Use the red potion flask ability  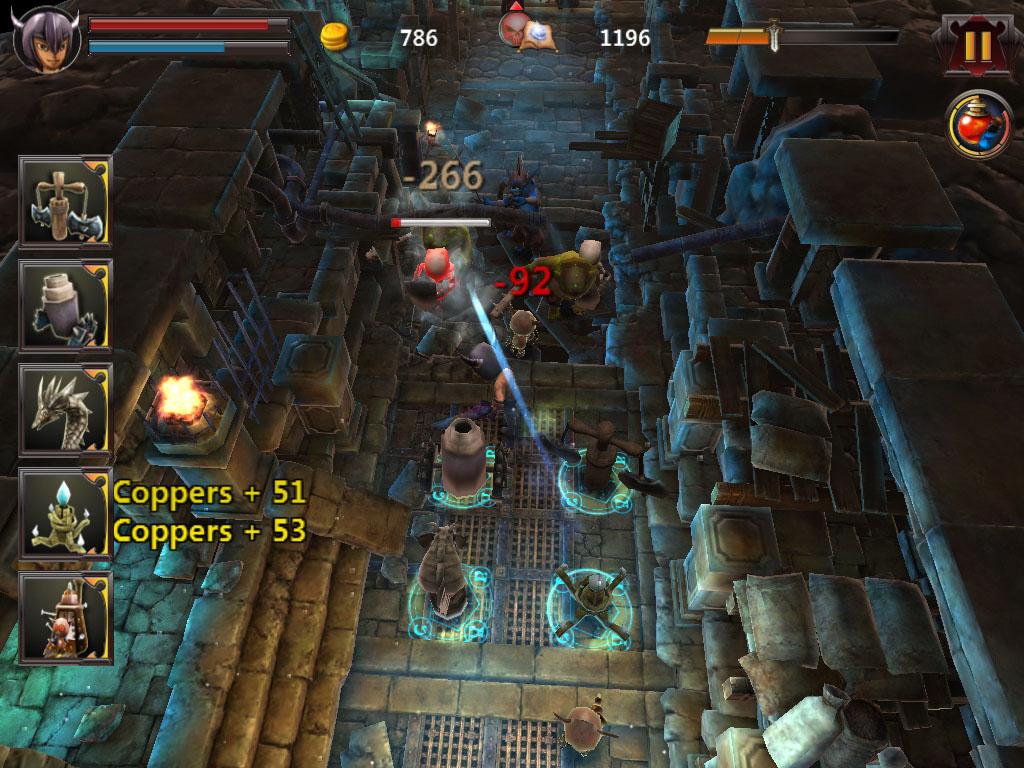pos(979,126)
